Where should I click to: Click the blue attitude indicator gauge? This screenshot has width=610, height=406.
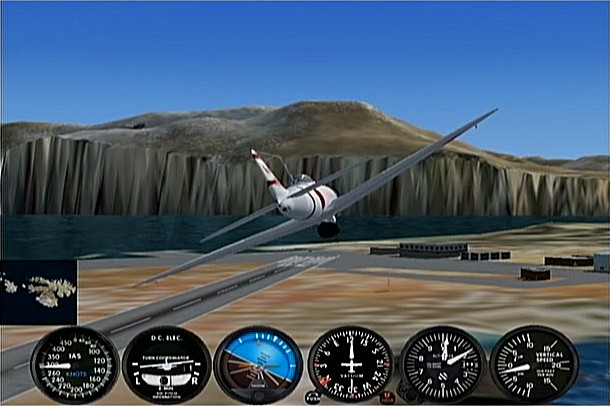click(x=258, y=365)
